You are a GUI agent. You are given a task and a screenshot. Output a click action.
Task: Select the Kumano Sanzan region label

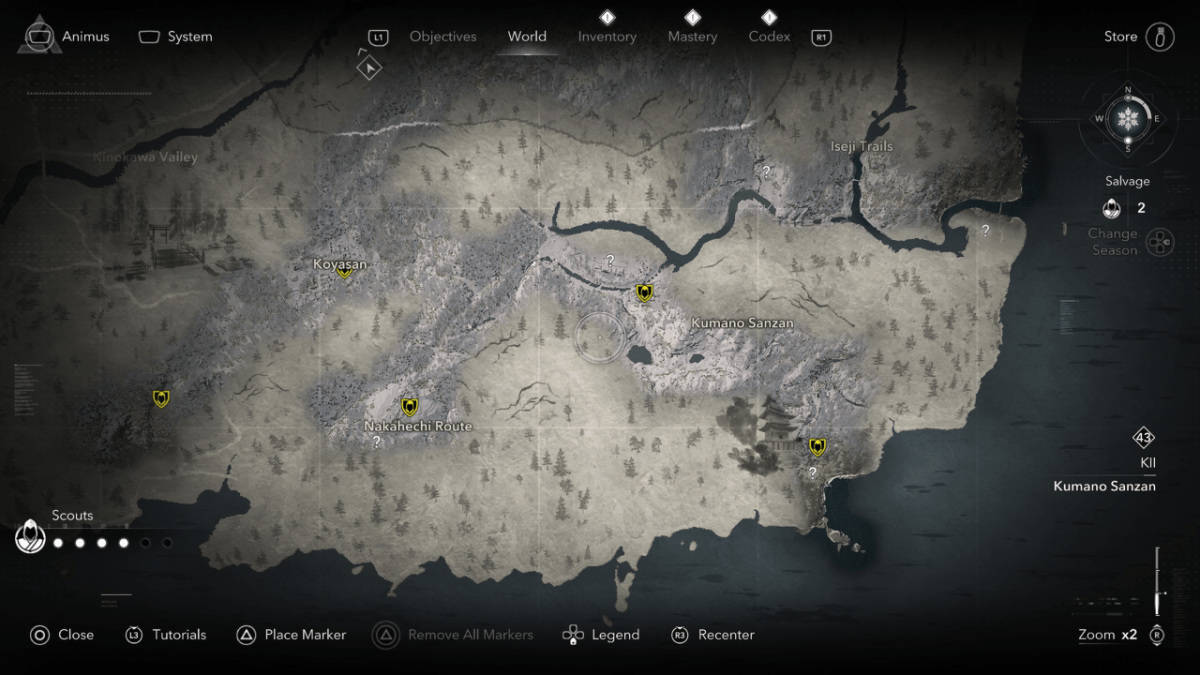742,324
